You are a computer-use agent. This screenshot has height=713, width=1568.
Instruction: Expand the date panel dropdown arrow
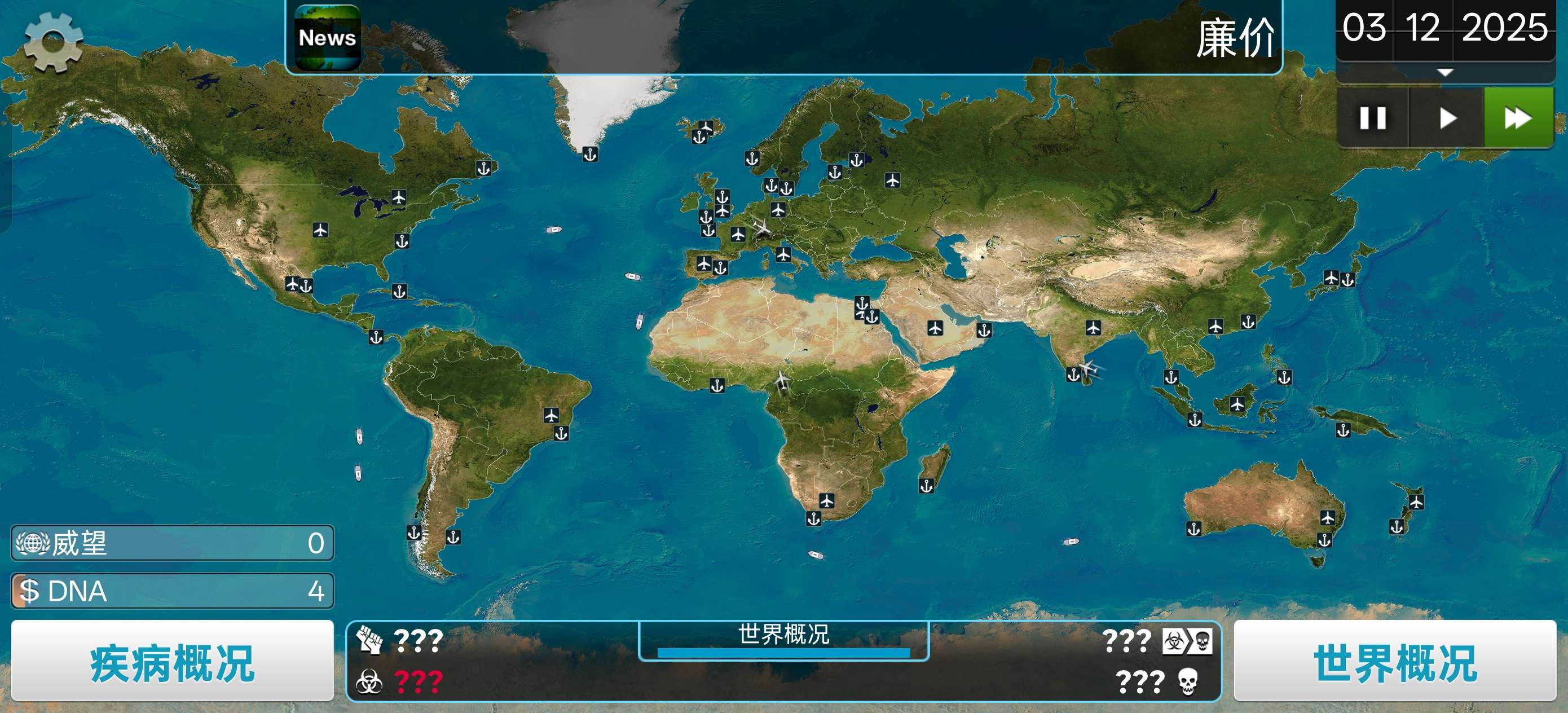(1444, 72)
